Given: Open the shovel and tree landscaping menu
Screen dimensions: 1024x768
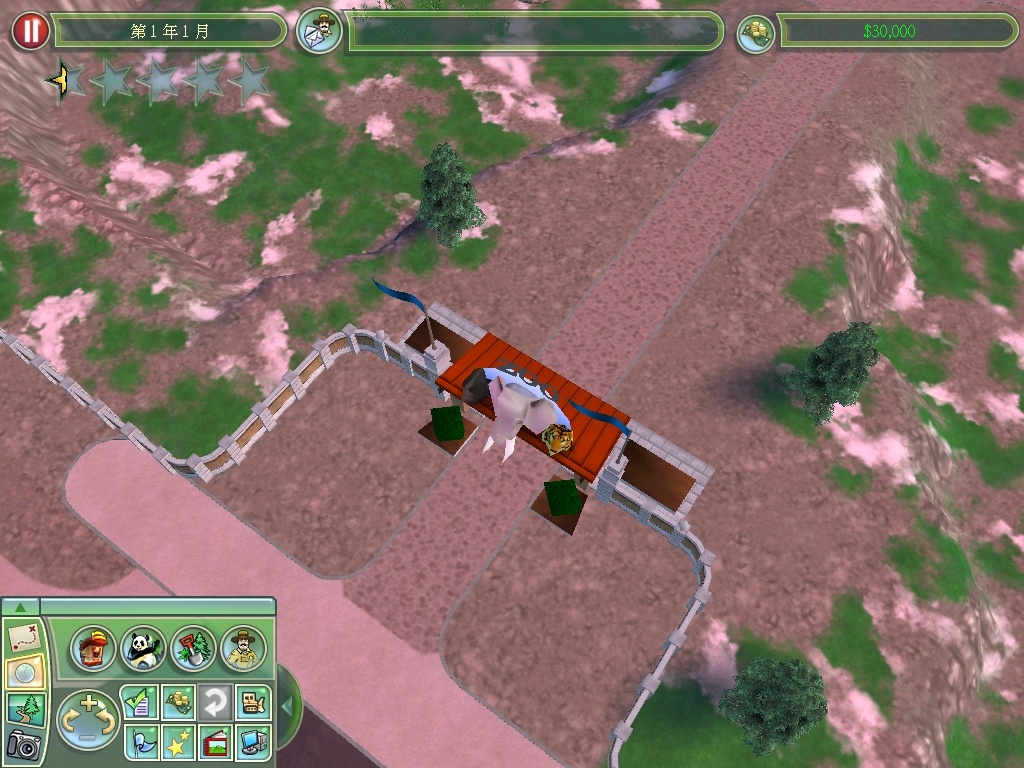Looking at the screenshot, I should tap(192, 649).
